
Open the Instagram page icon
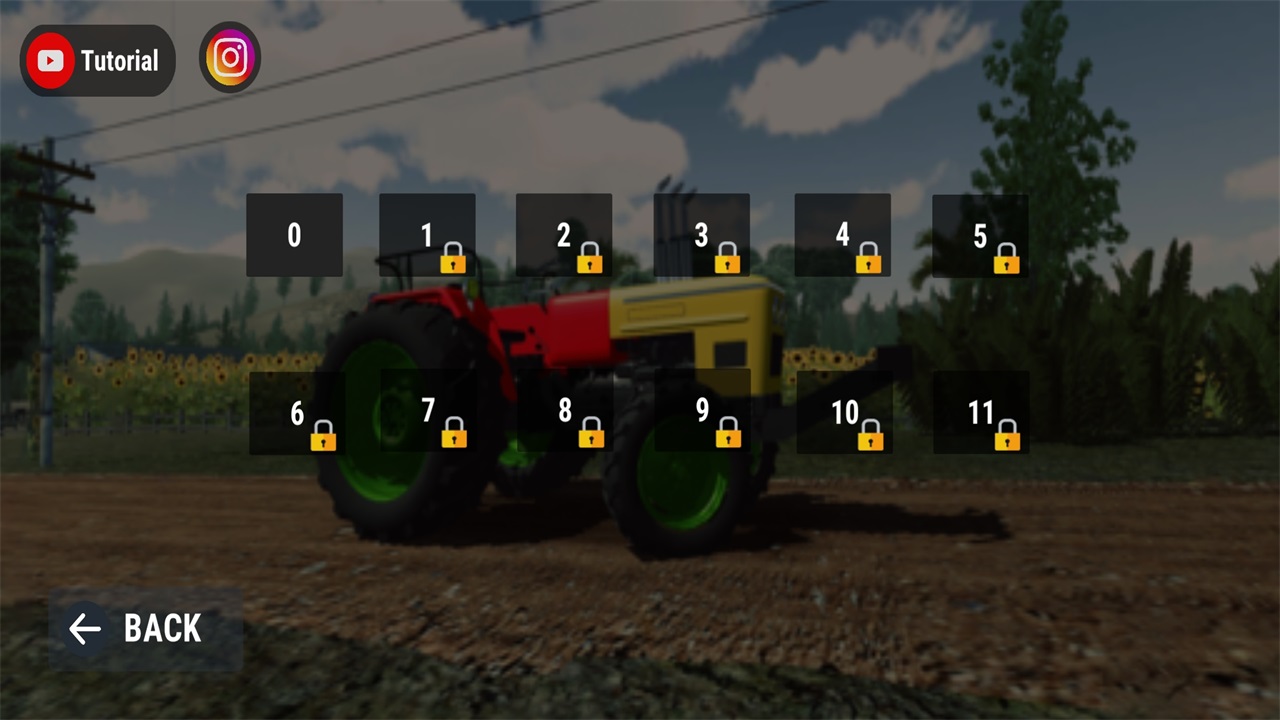pos(230,58)
